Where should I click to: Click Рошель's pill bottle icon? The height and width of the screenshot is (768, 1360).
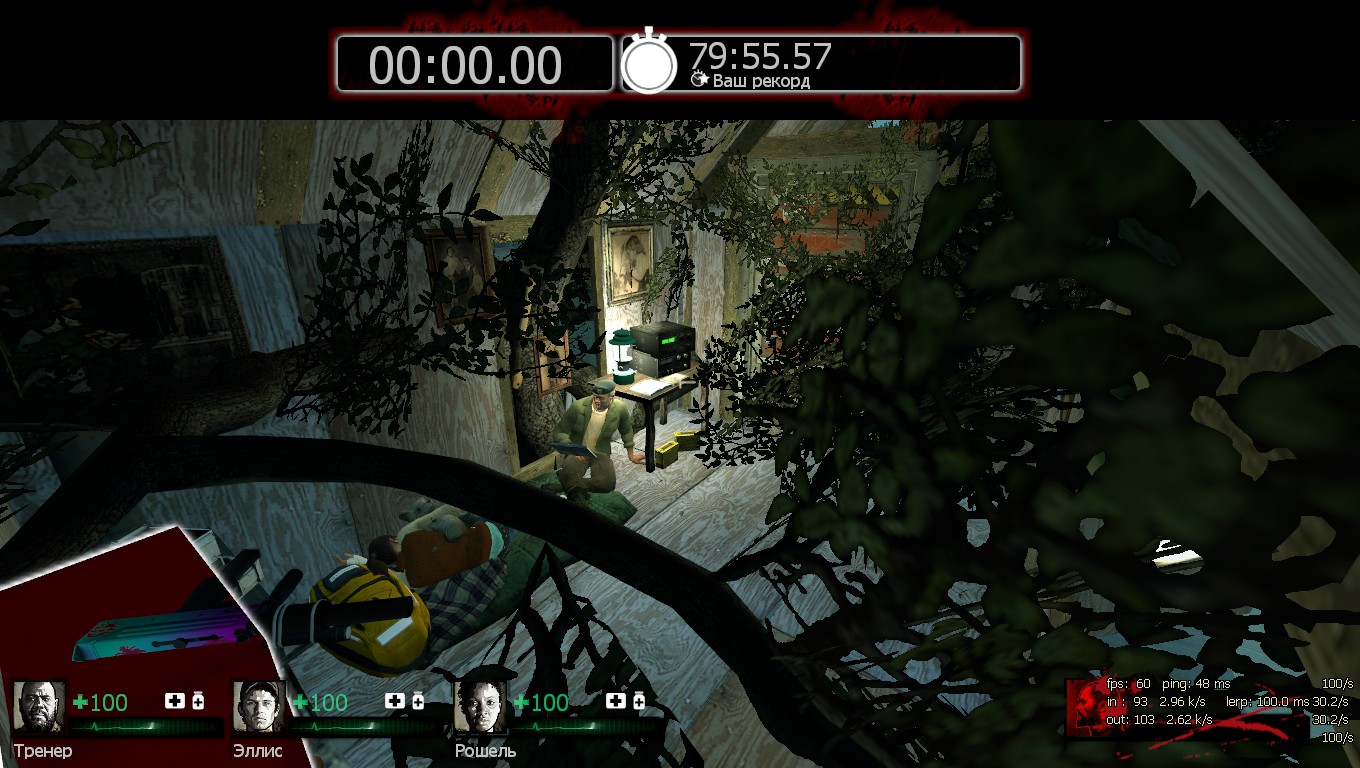(x=640, y=701)
